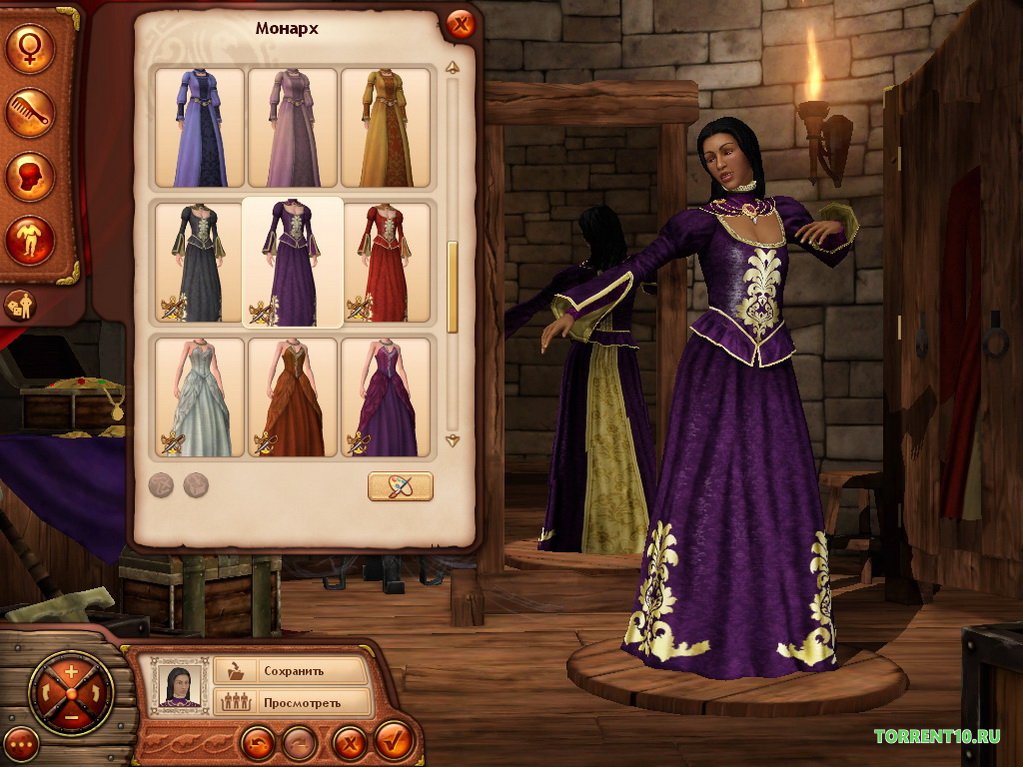Open the three-dot options menu

(21, 743)
